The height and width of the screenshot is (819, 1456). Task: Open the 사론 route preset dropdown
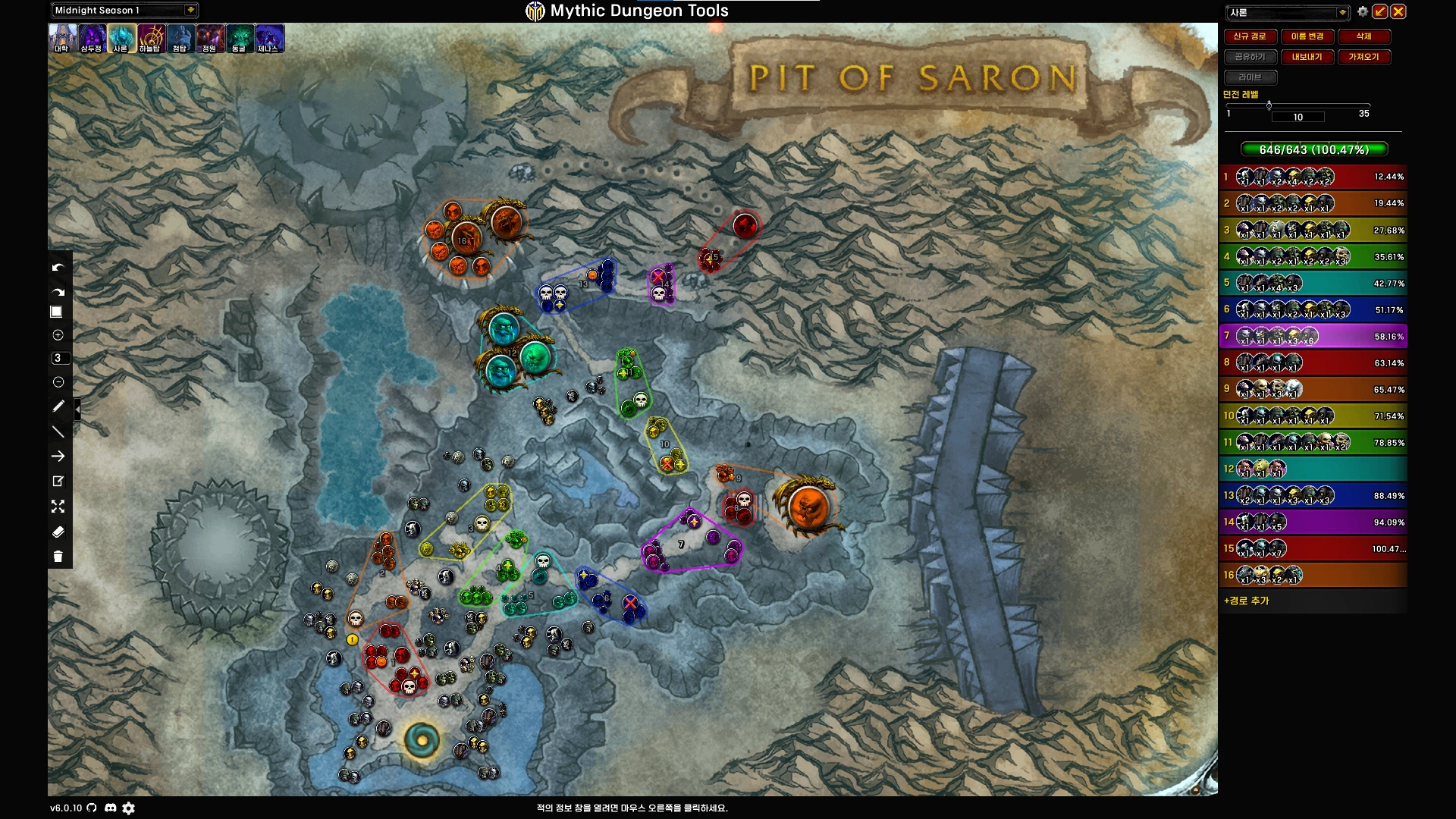pos(1341,12)
